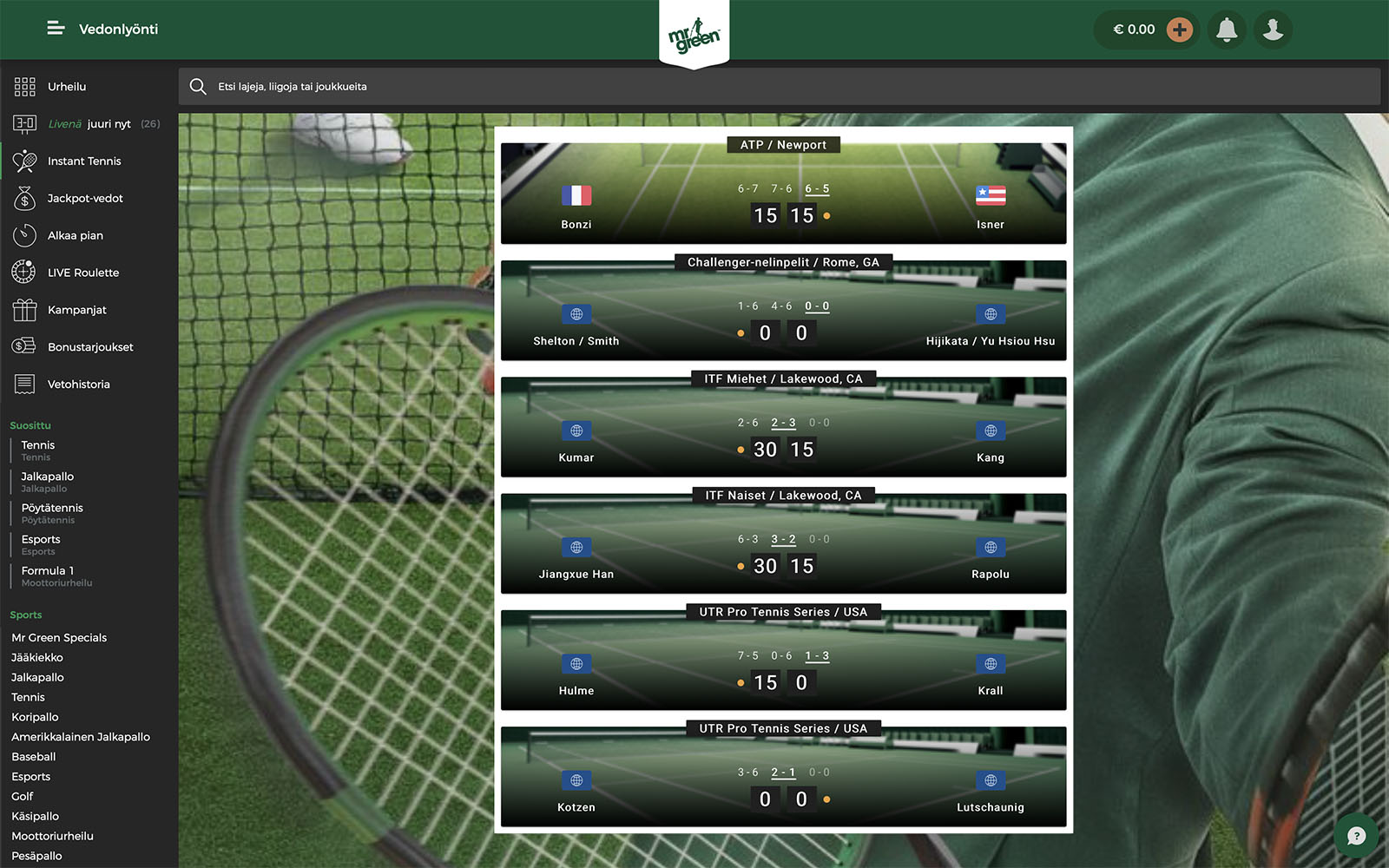
Task: Open the Bonzi vs Isner ATP Newport match
Action: click(783, 194)
